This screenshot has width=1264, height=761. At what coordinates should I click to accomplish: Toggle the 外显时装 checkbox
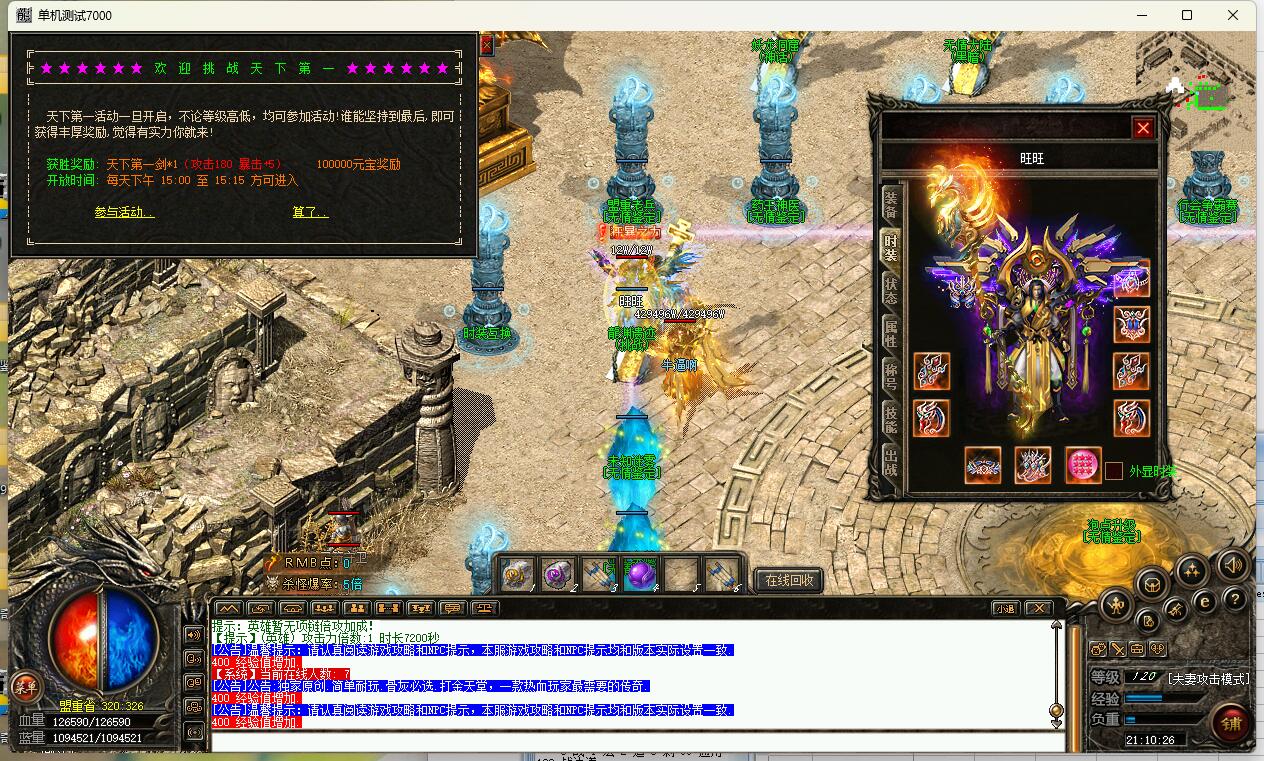(1114, 470)
